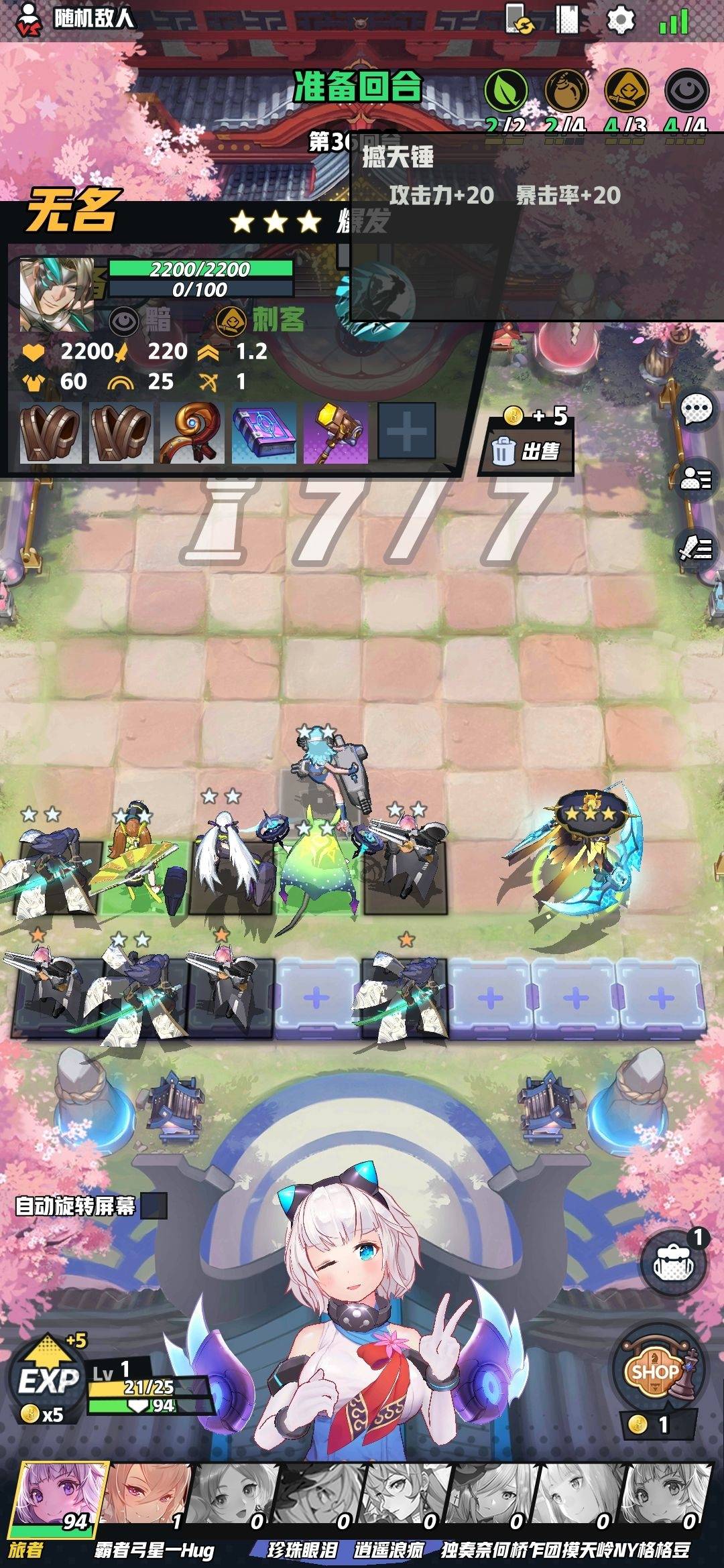Screen dimensions: 724x1568
Task: Tap the phone rotate icon
Action: (x=519, y=19)
